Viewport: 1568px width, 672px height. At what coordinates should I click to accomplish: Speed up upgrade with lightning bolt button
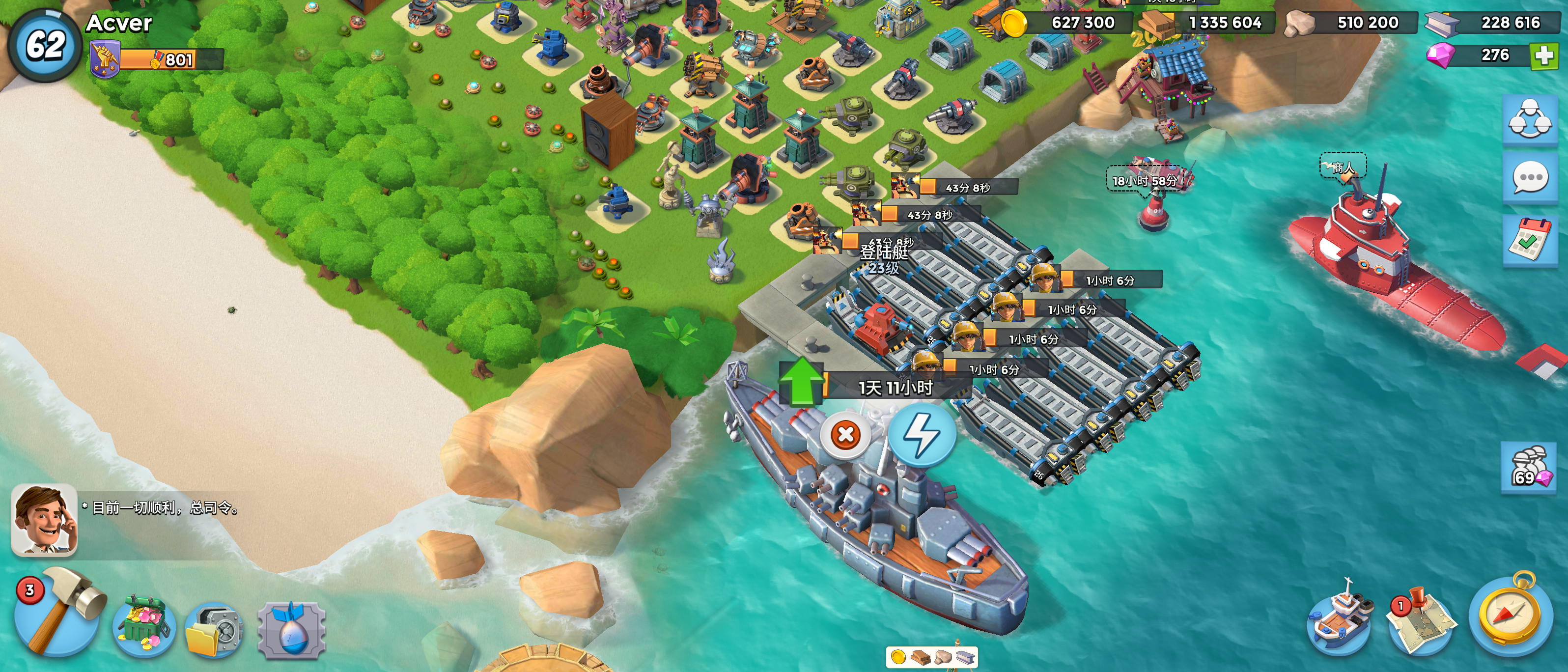click(922, 435)
